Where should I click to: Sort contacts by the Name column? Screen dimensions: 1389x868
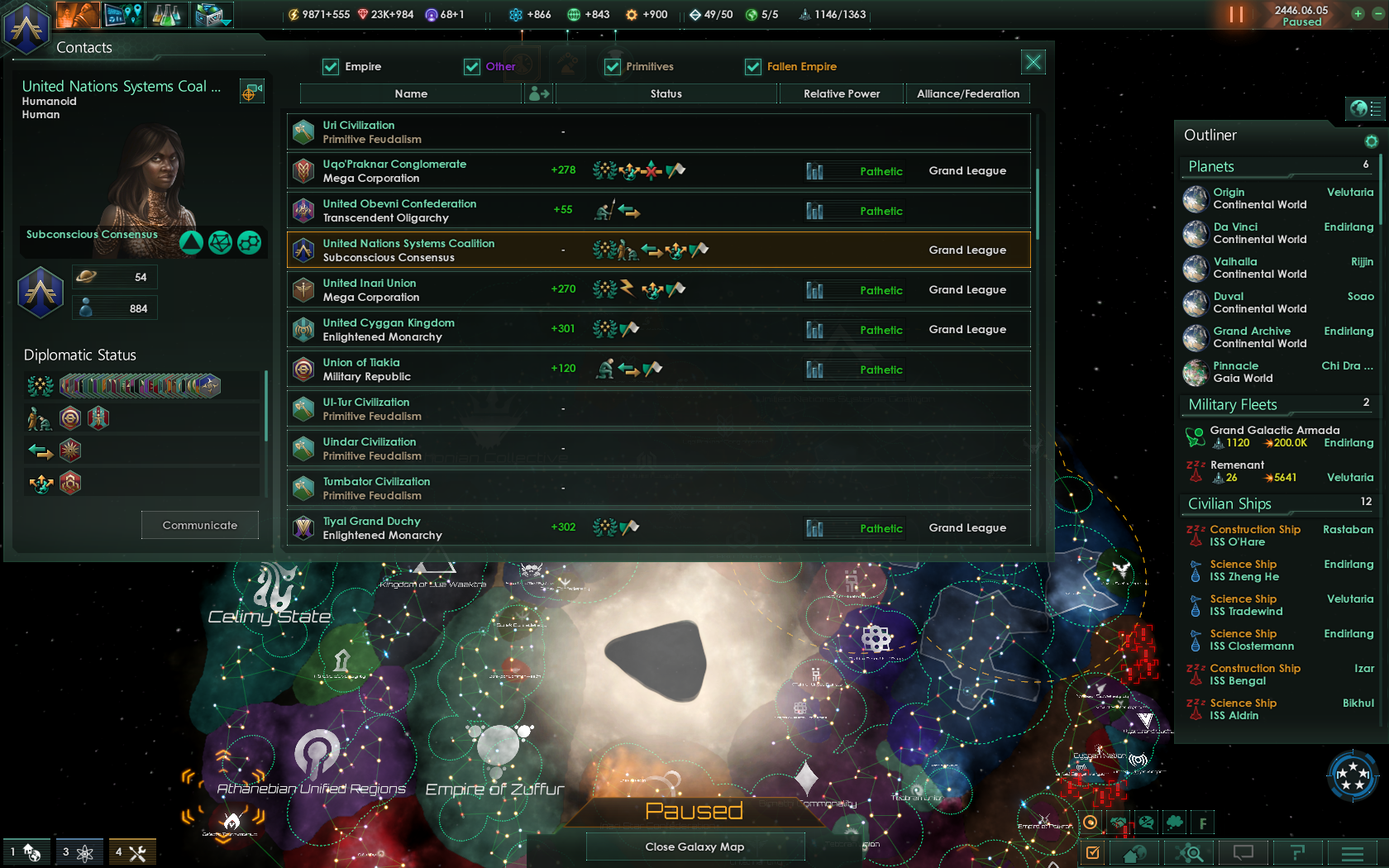411,93
